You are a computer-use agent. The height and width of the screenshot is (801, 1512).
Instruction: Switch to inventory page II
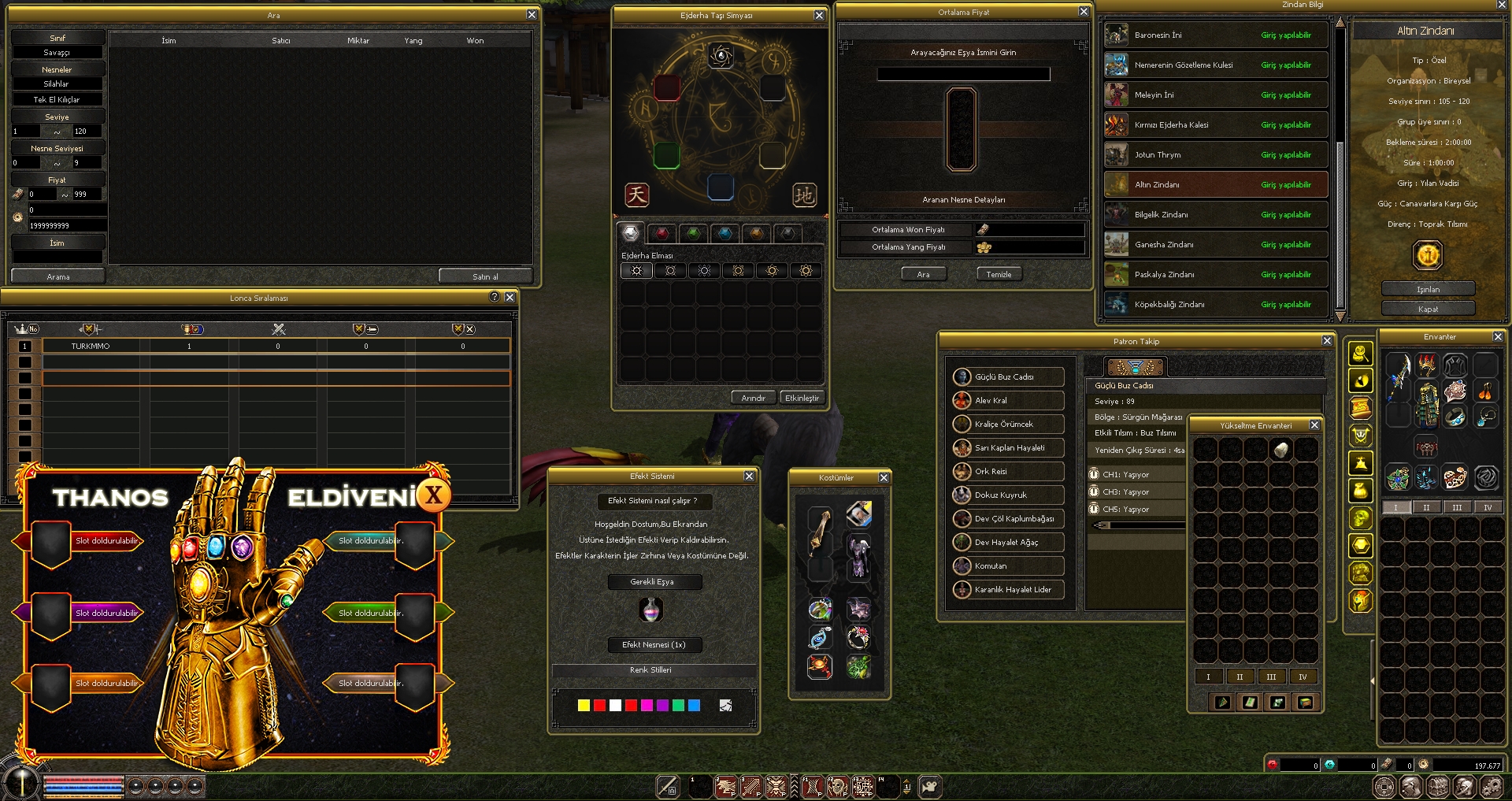pyautogui.click(x=1426, y=507)
